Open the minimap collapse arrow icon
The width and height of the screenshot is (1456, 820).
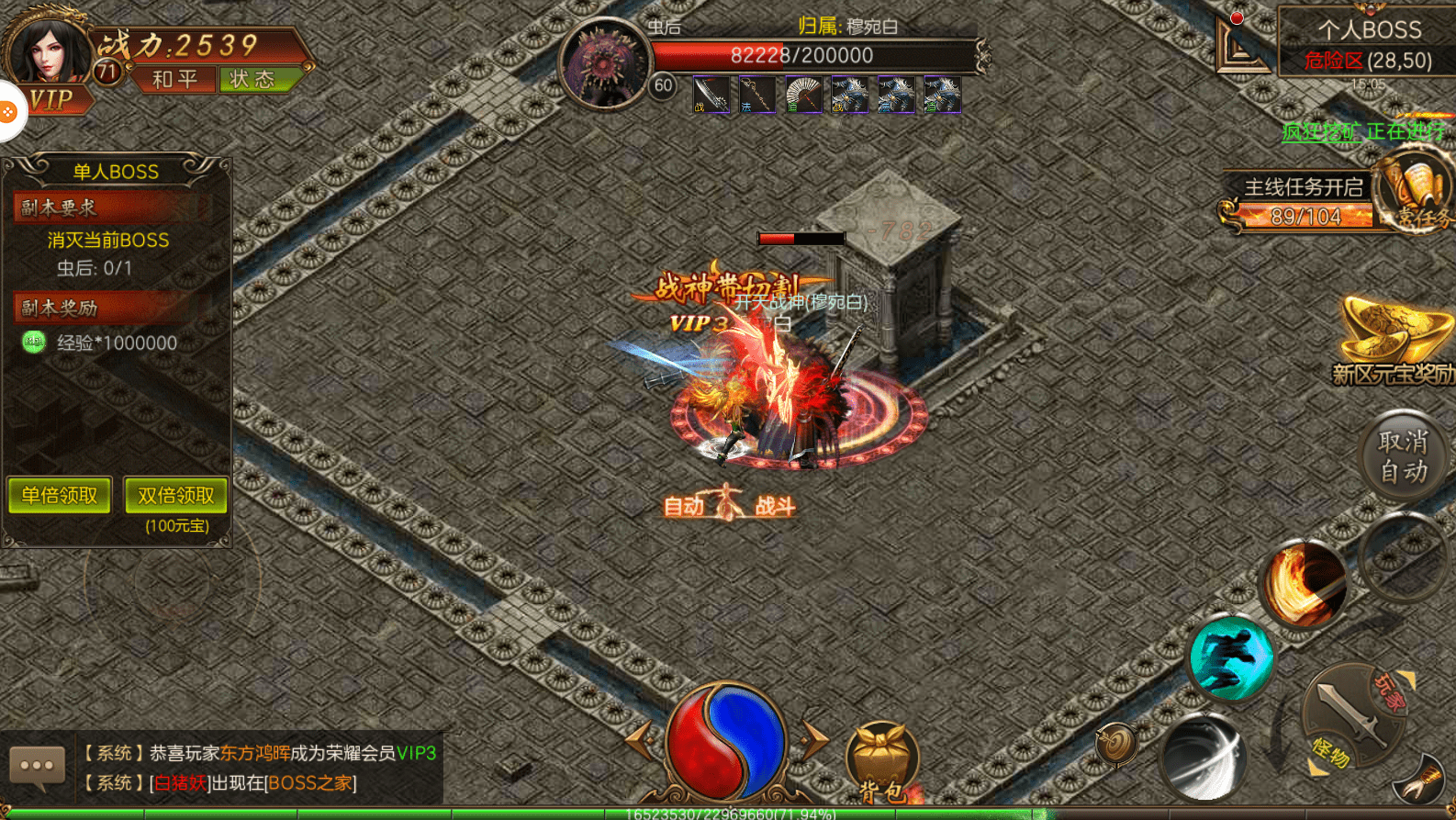pos(1239,43)
